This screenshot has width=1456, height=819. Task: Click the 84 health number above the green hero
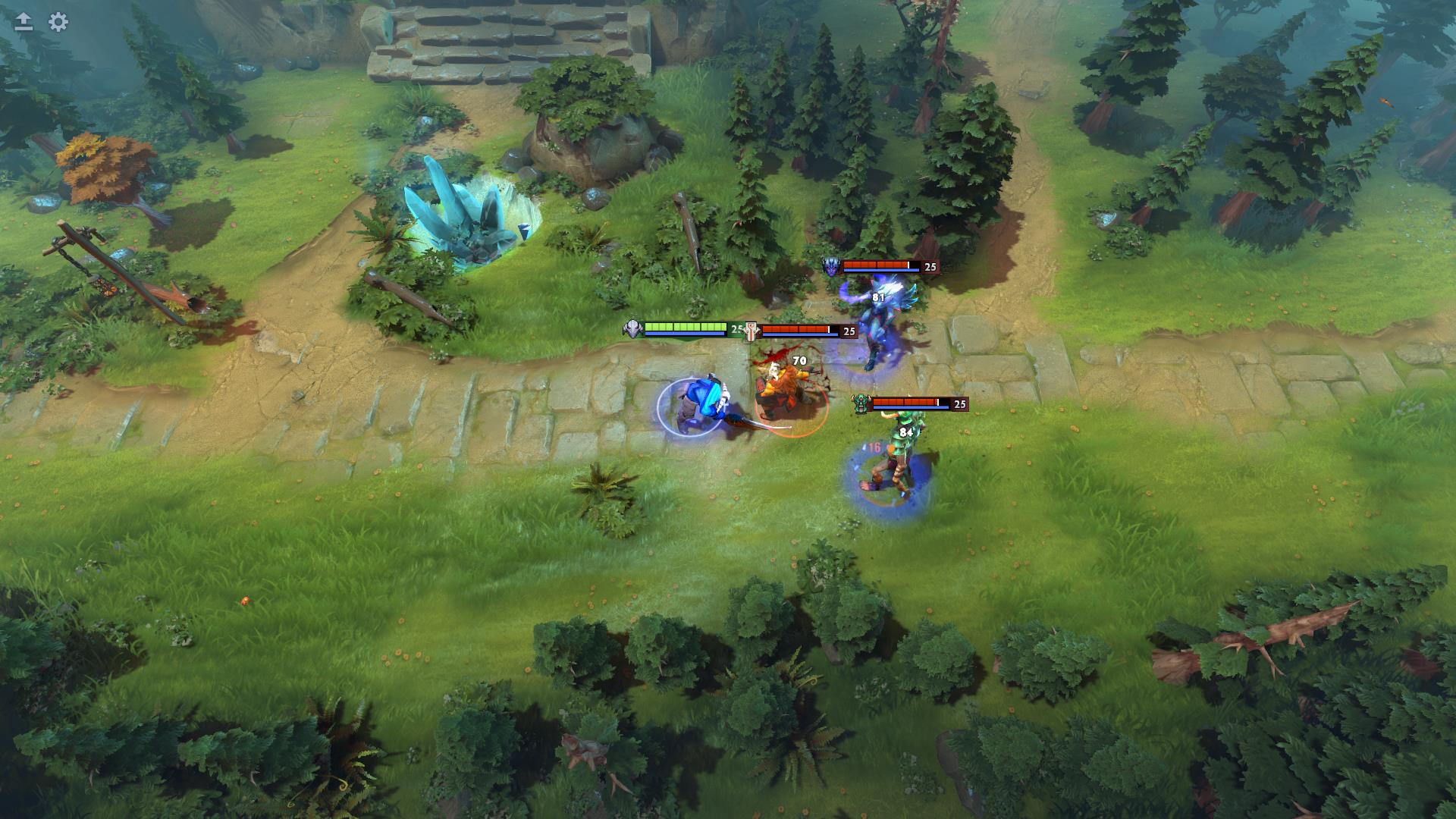pyautogui.click(x=906, y=431)
